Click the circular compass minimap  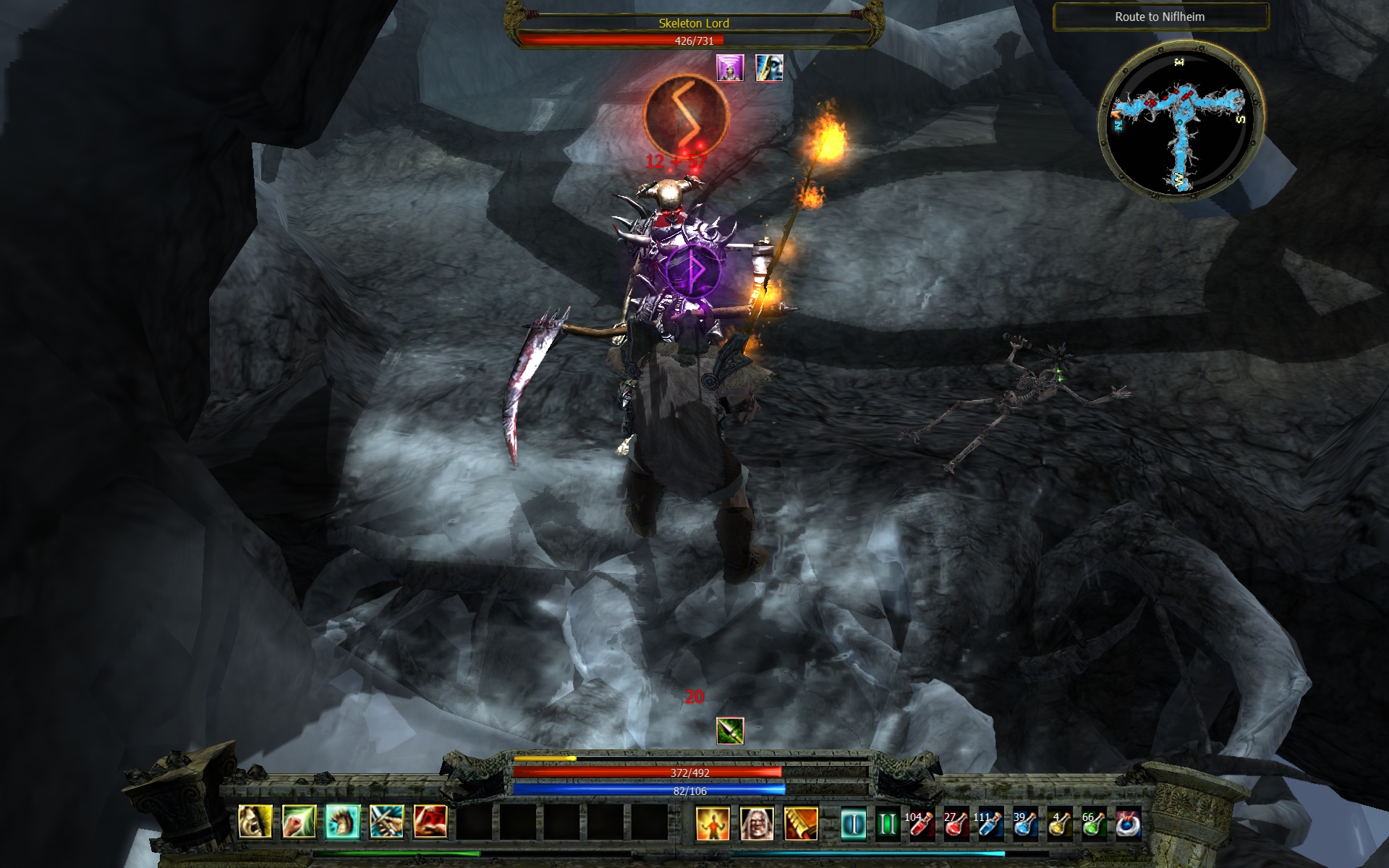1181,119
